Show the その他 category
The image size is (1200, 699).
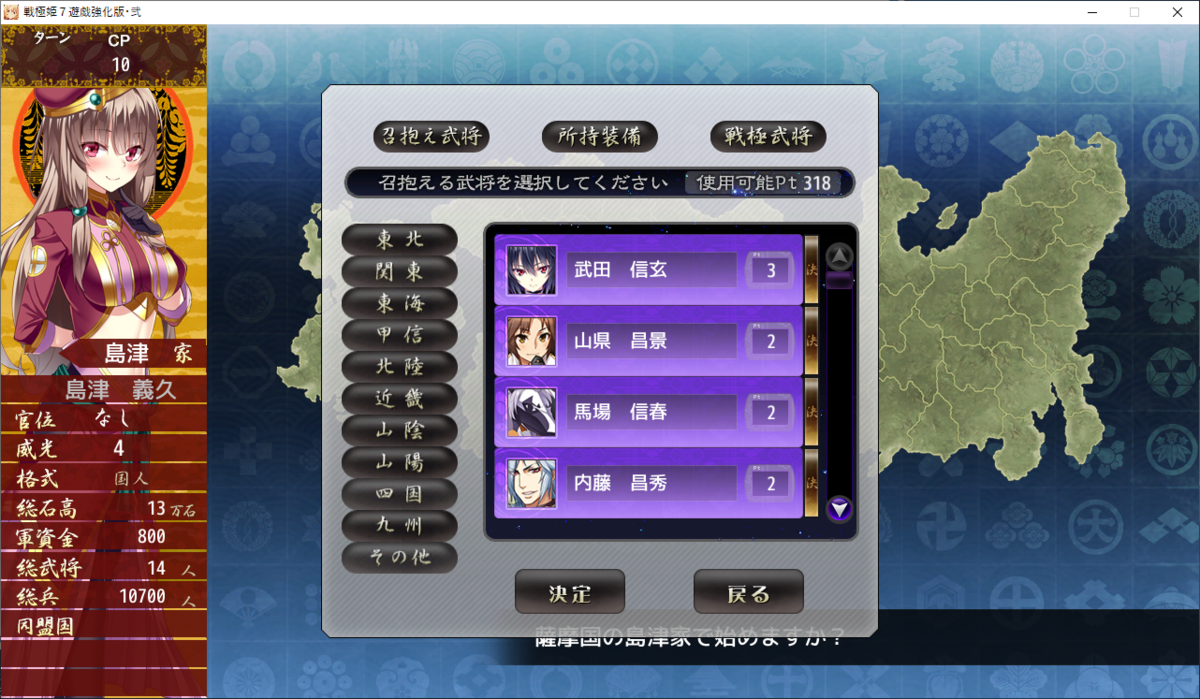coord(400,558)
